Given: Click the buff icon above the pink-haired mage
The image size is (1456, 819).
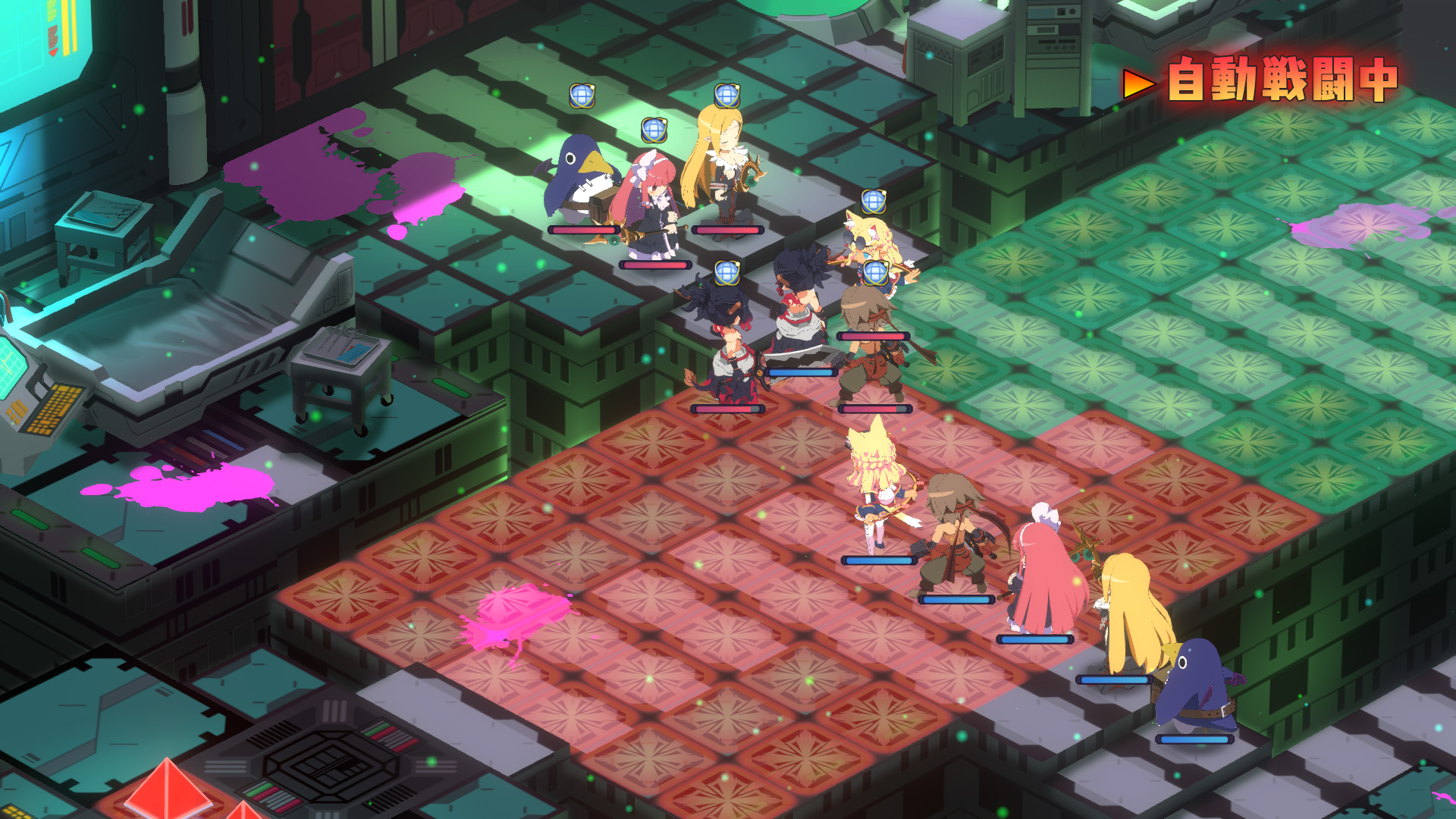Looking at the screenshot, I should pyautogui.click(x=655, y=130).
